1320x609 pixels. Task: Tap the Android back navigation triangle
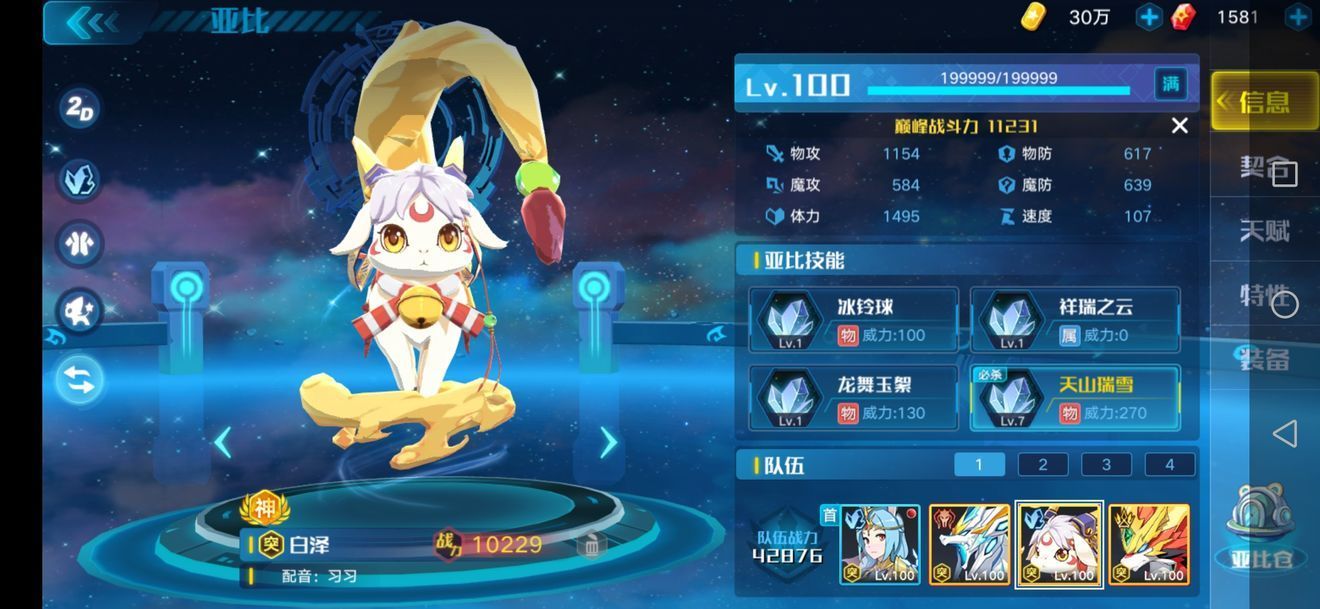[x=1284, y=433]
